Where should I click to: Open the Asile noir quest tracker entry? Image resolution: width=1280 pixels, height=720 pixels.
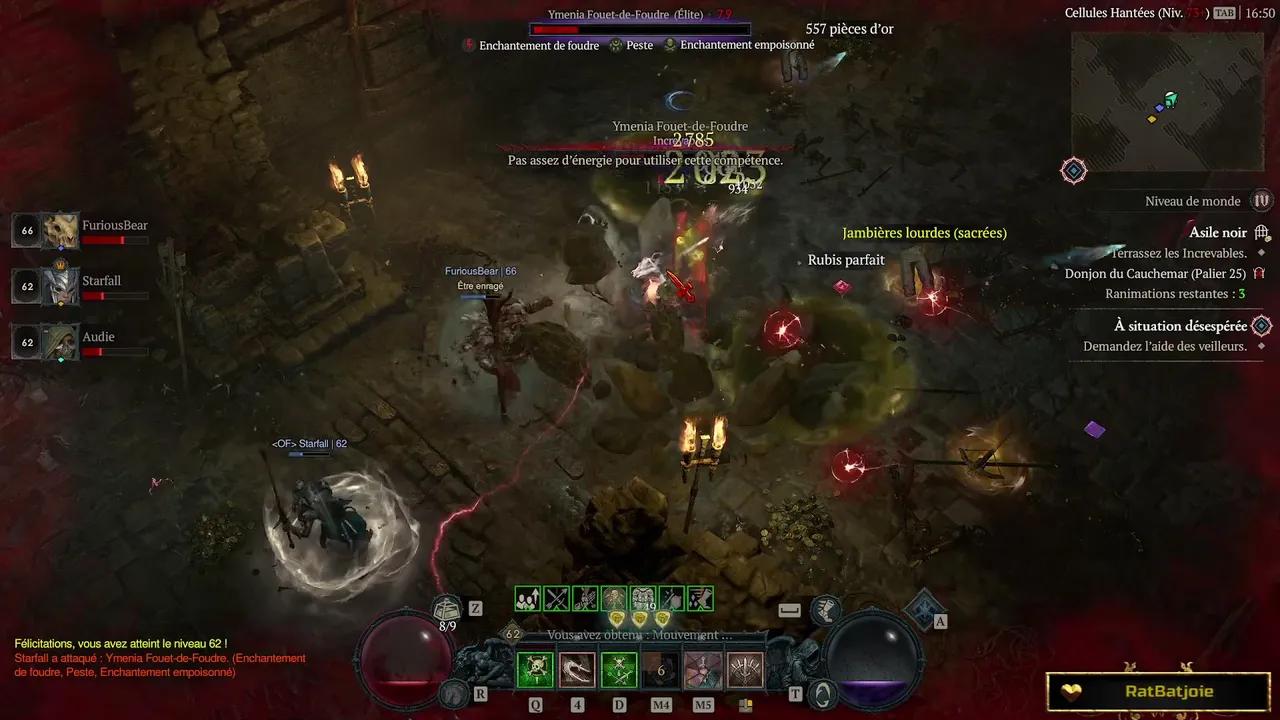pos(1217,233)
